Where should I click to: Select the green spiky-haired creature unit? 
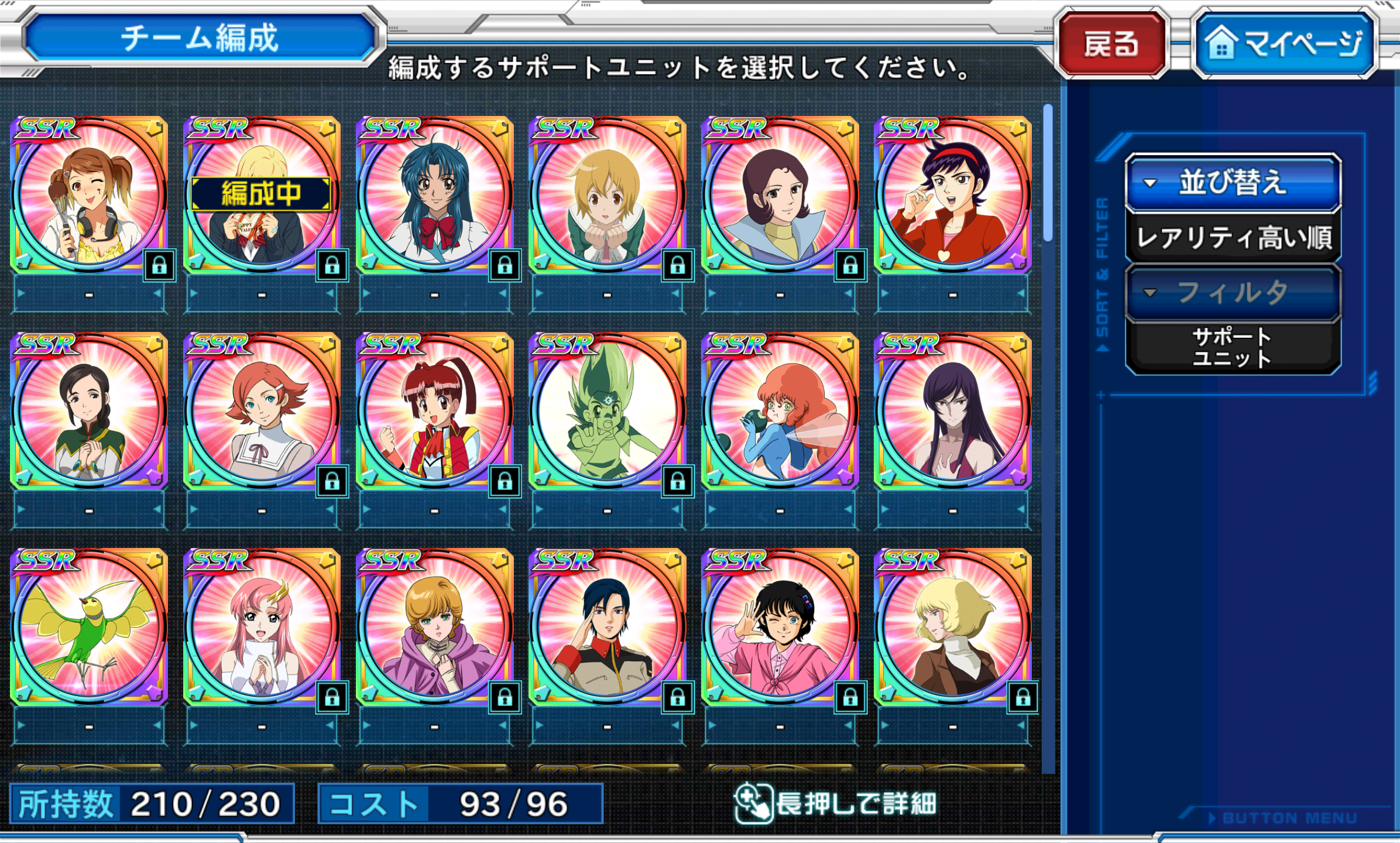tap(607, 411)
